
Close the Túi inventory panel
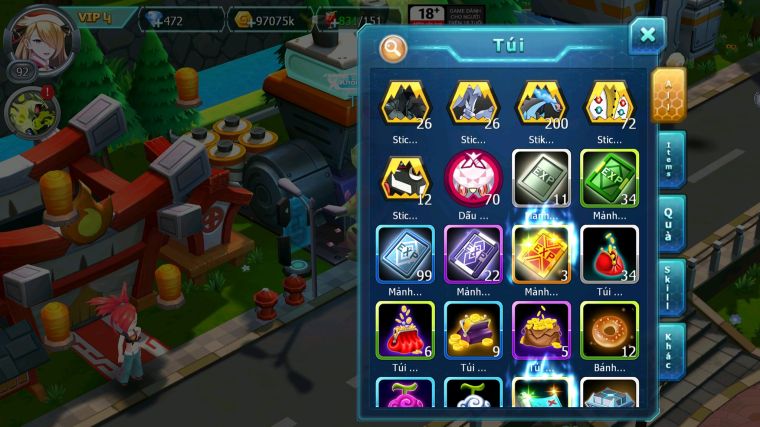[x=647, y=36]
